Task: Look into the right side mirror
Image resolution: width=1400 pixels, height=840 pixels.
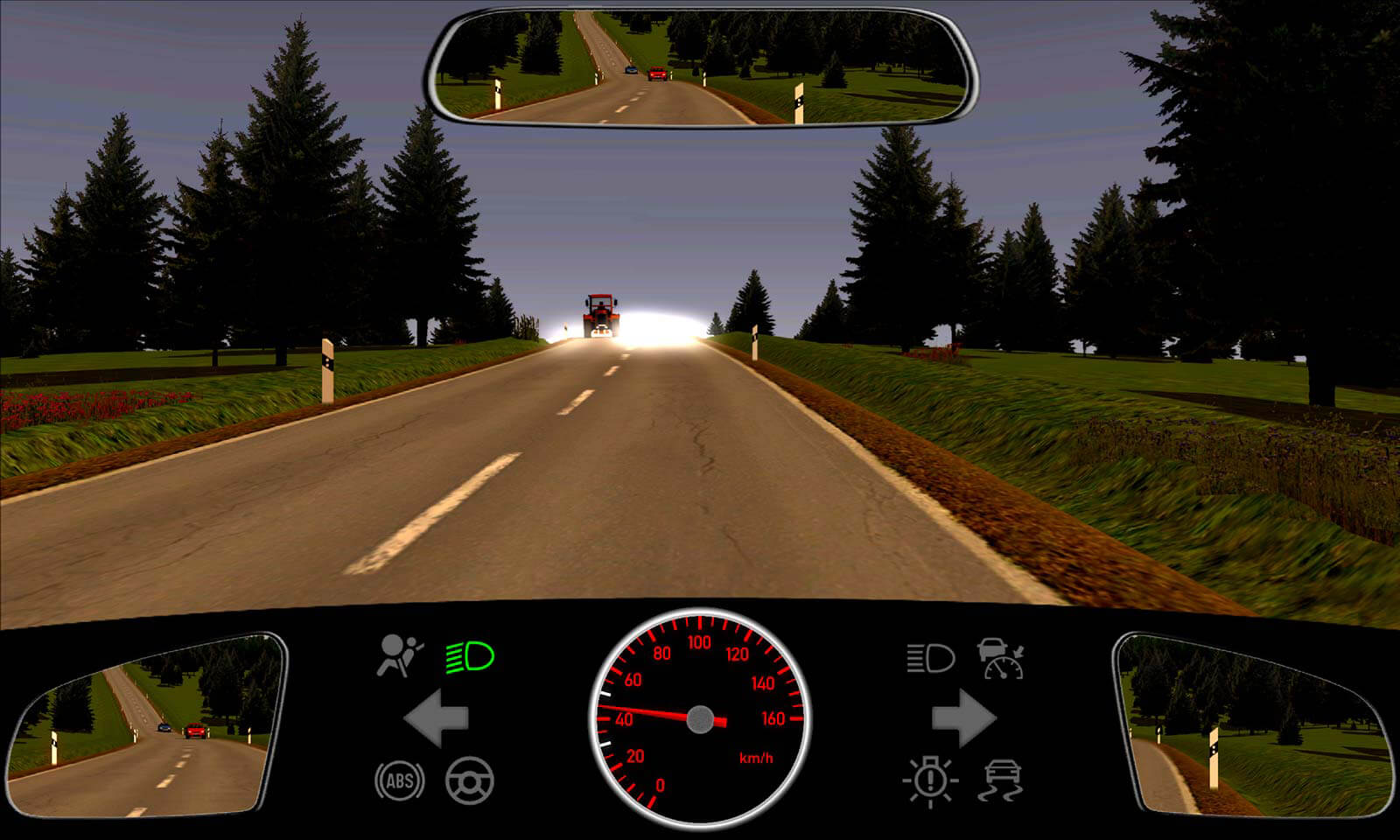Action: pos(1253,725)
